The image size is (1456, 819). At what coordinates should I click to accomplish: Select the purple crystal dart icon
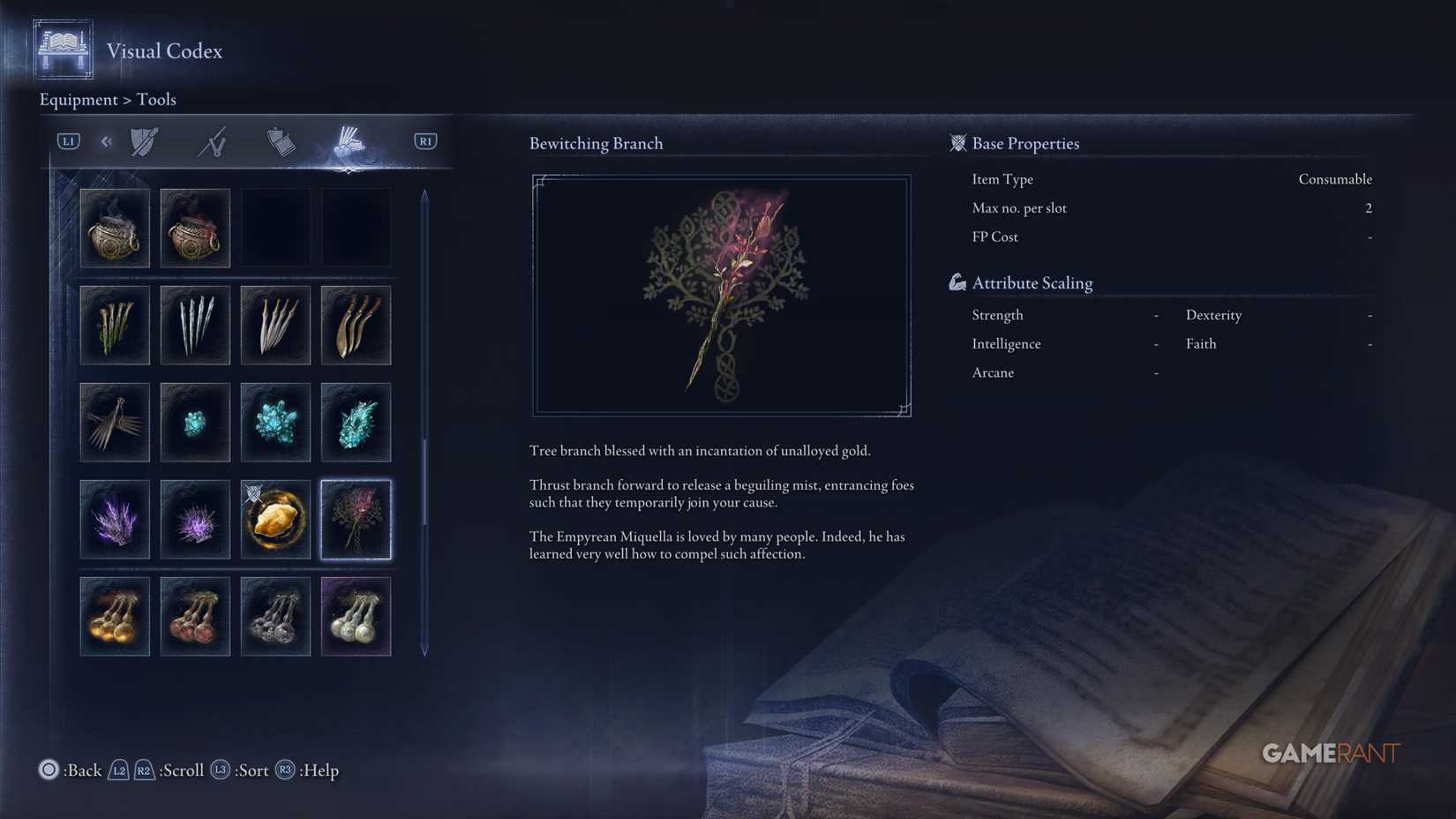pyautogui.click(x=115, y=520)
